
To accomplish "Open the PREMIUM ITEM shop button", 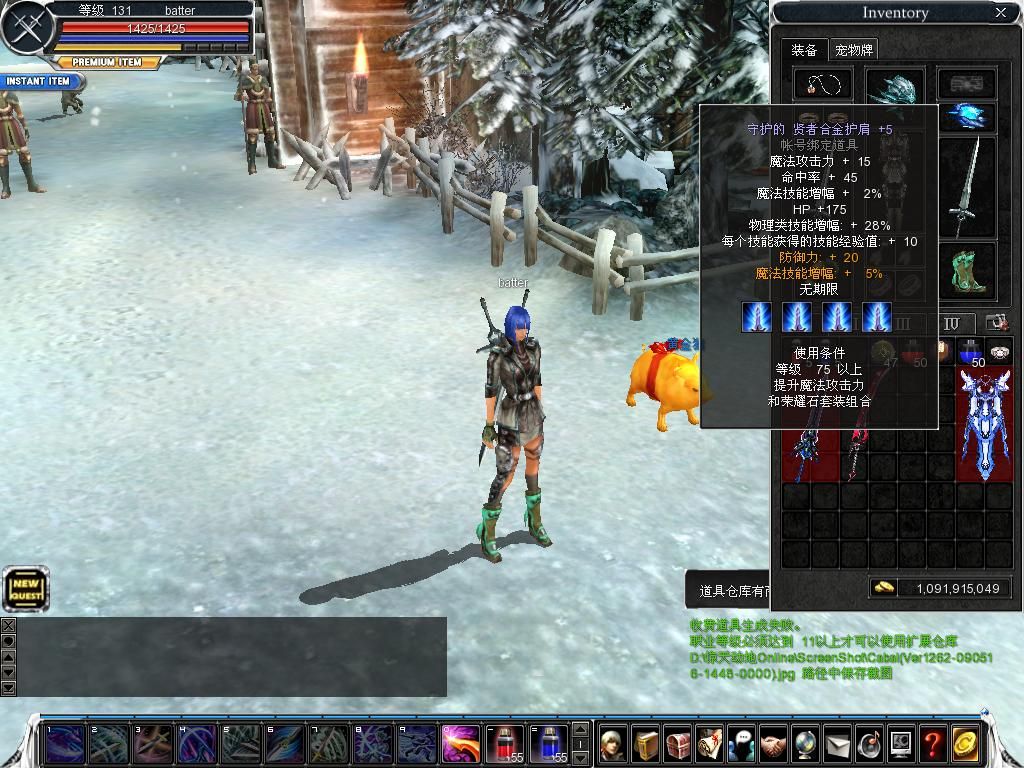I will (x=107, y=62).
